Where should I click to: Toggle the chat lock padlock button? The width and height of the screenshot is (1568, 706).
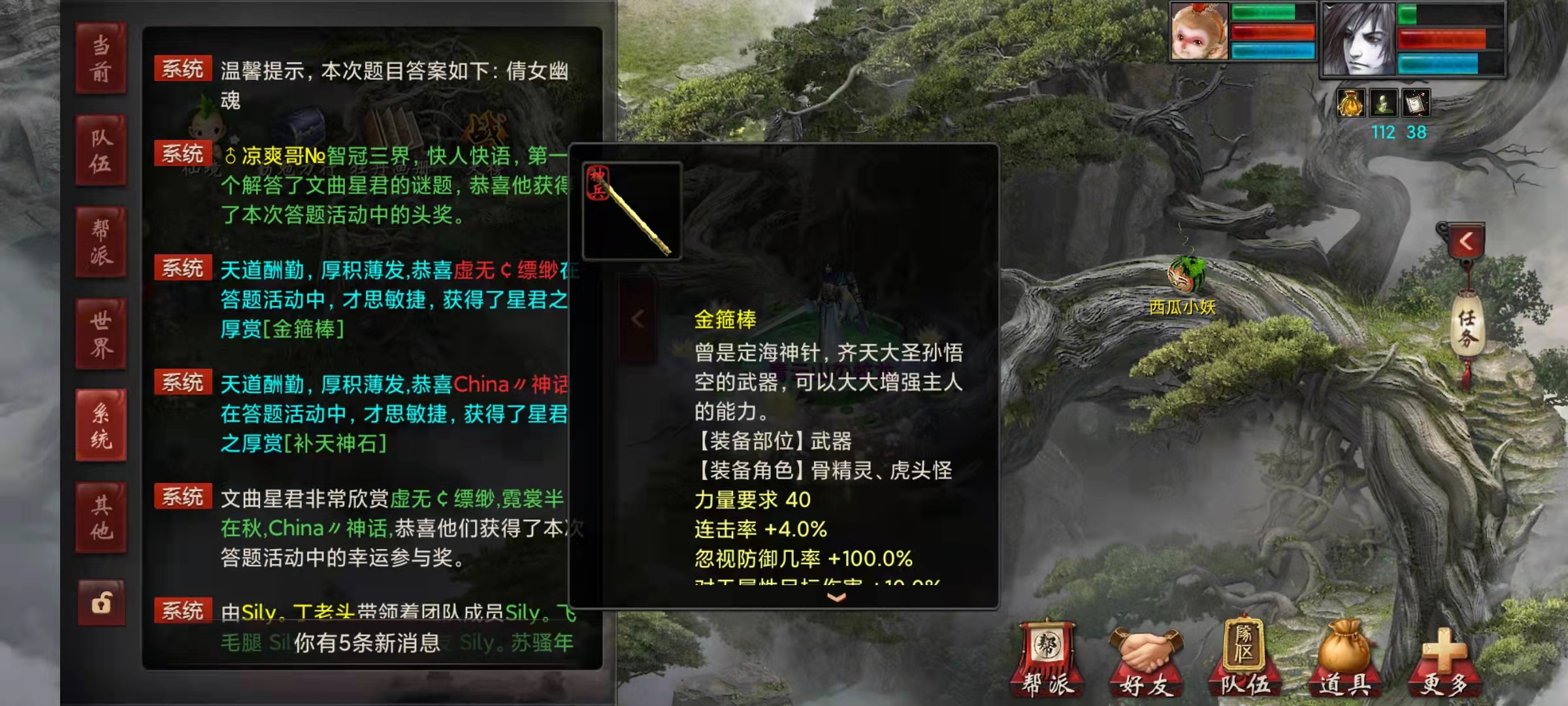click(101, 603)
